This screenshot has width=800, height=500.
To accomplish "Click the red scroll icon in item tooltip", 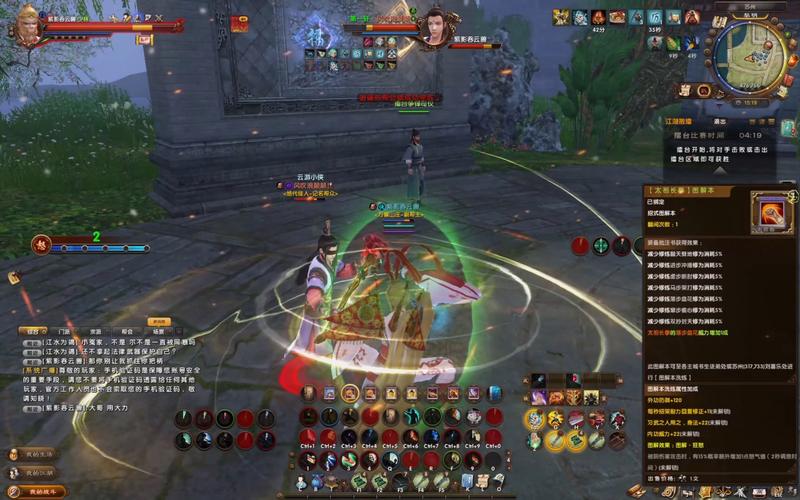I will (x=770, y=213).
